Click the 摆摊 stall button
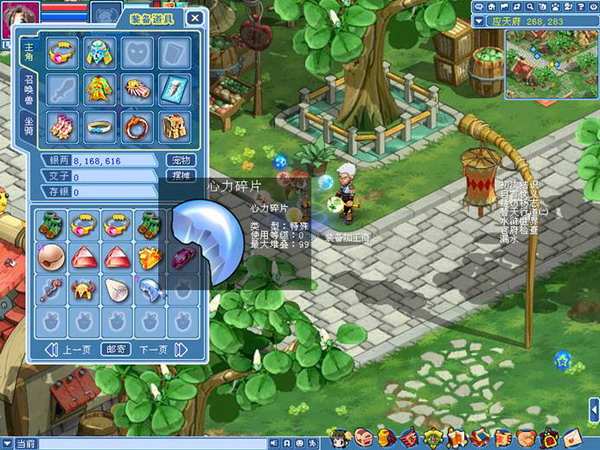This screenshot has height=450, width=600. tap(180, 175)
